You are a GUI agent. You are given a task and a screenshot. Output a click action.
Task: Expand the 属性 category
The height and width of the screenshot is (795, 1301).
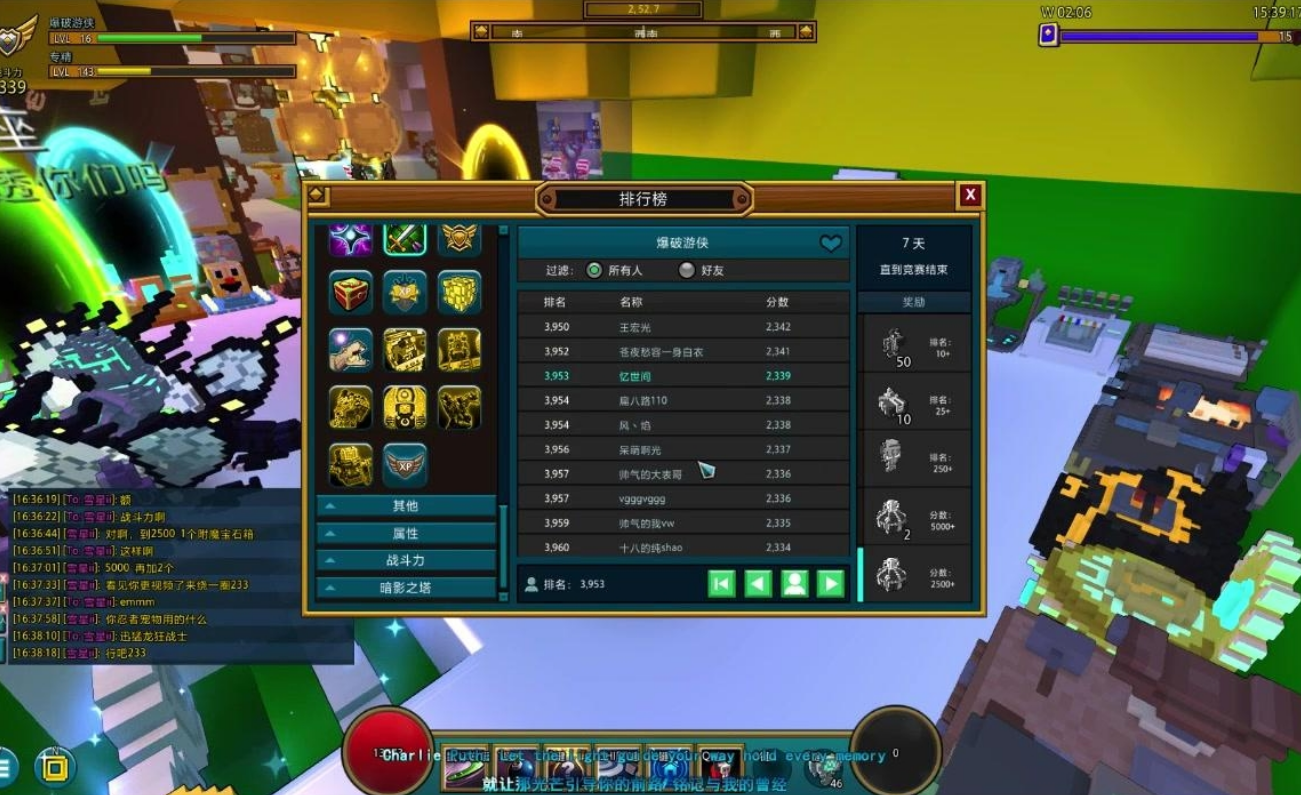coord(406,533)
